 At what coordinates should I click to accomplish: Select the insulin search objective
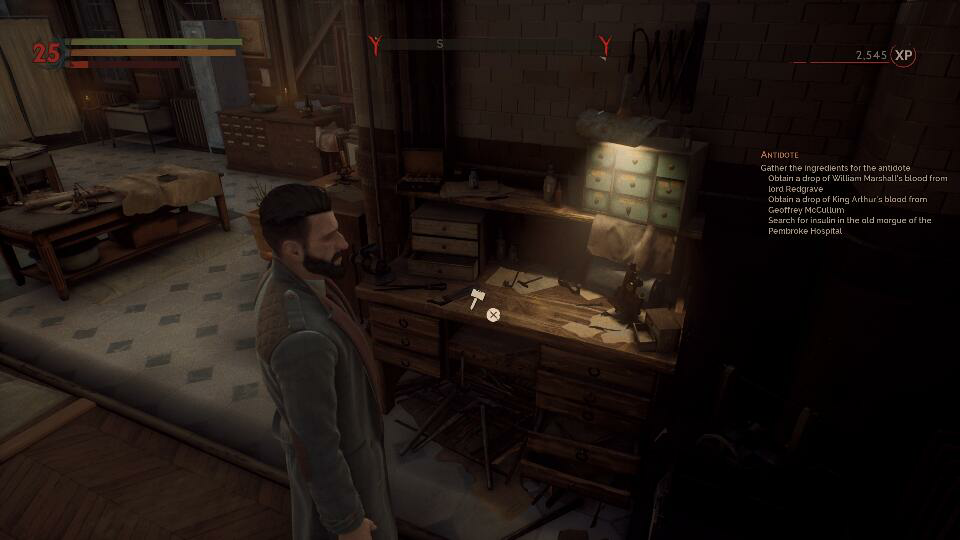click(849, 225)
